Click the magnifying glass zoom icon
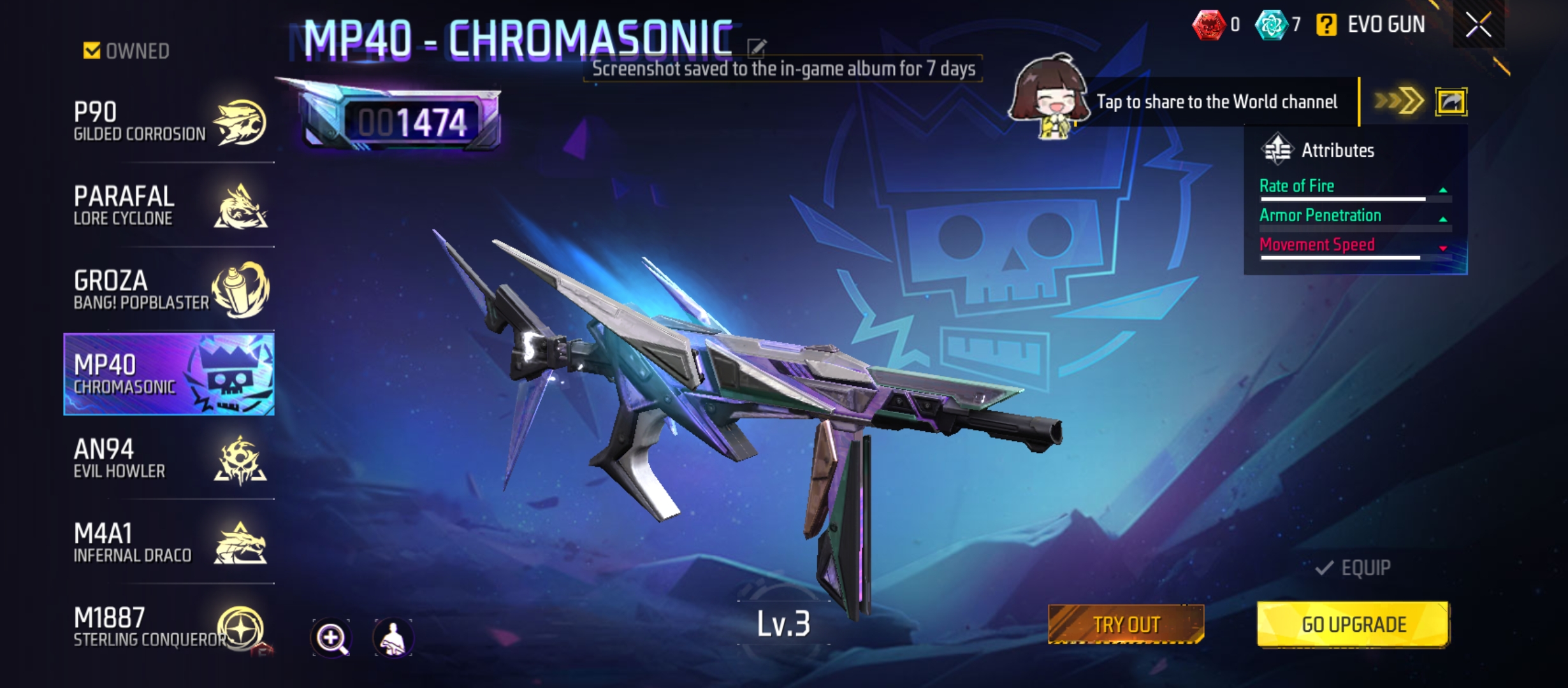Image resolution: width=1568 pixels, height=688 pixels. [331, 638]
